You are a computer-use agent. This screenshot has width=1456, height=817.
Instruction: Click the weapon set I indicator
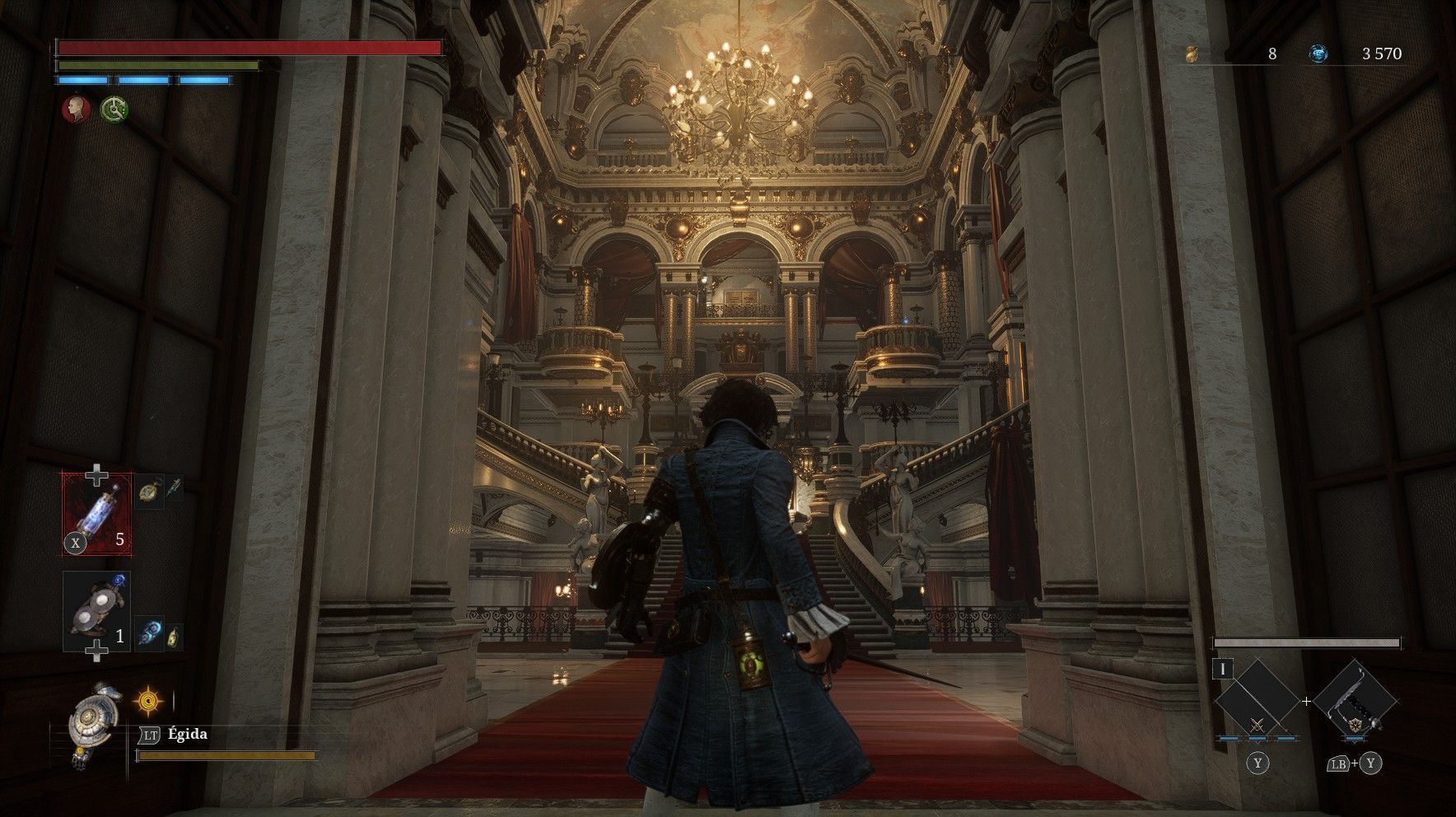click(x=1223, y=669)
